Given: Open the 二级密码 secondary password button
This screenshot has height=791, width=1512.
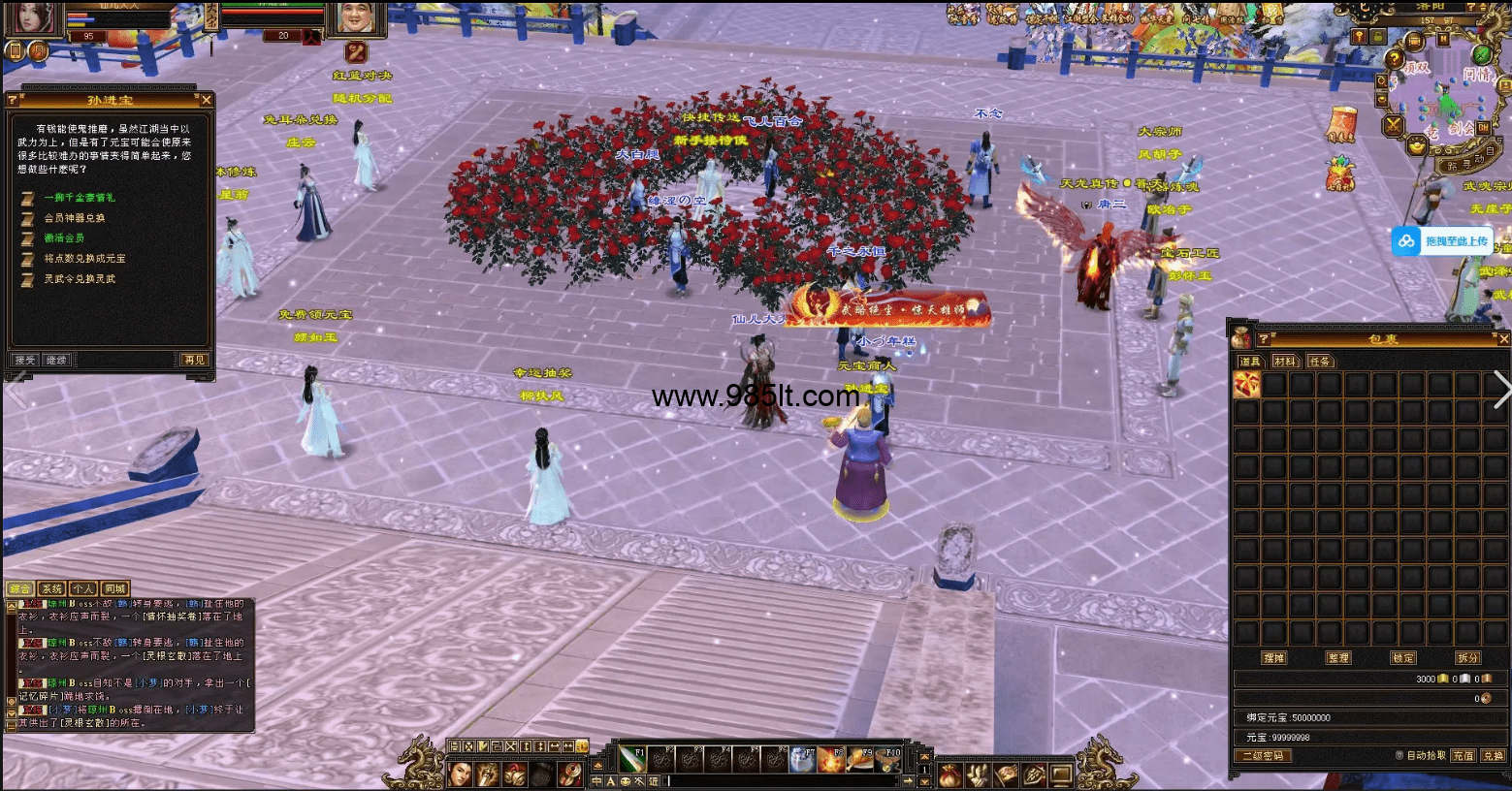Looking at the screenshot, I should coord(1263,755).
